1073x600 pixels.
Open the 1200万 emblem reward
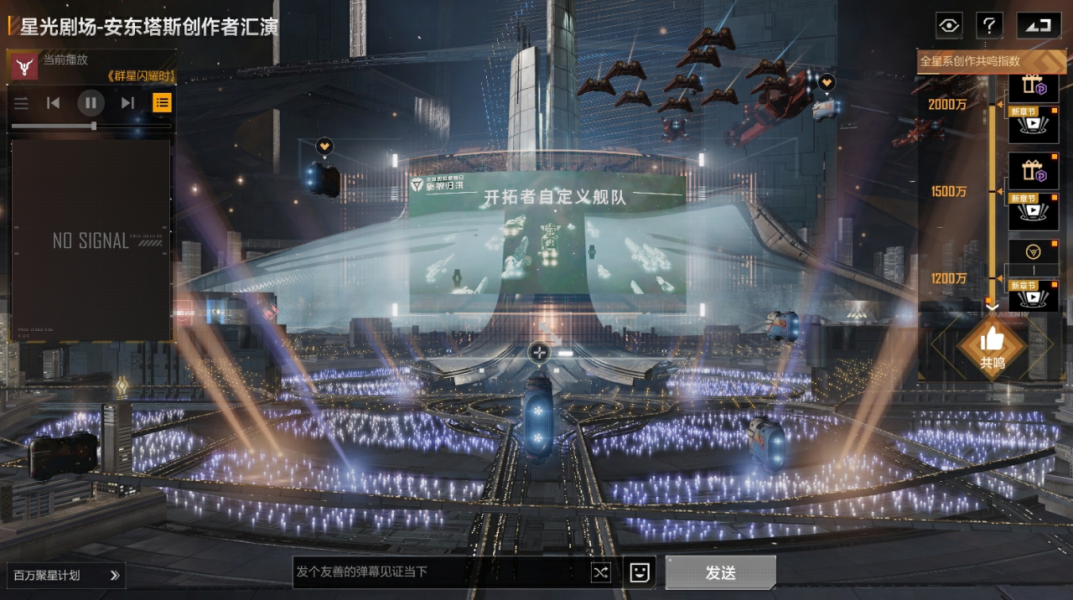tap(1032, 252)
